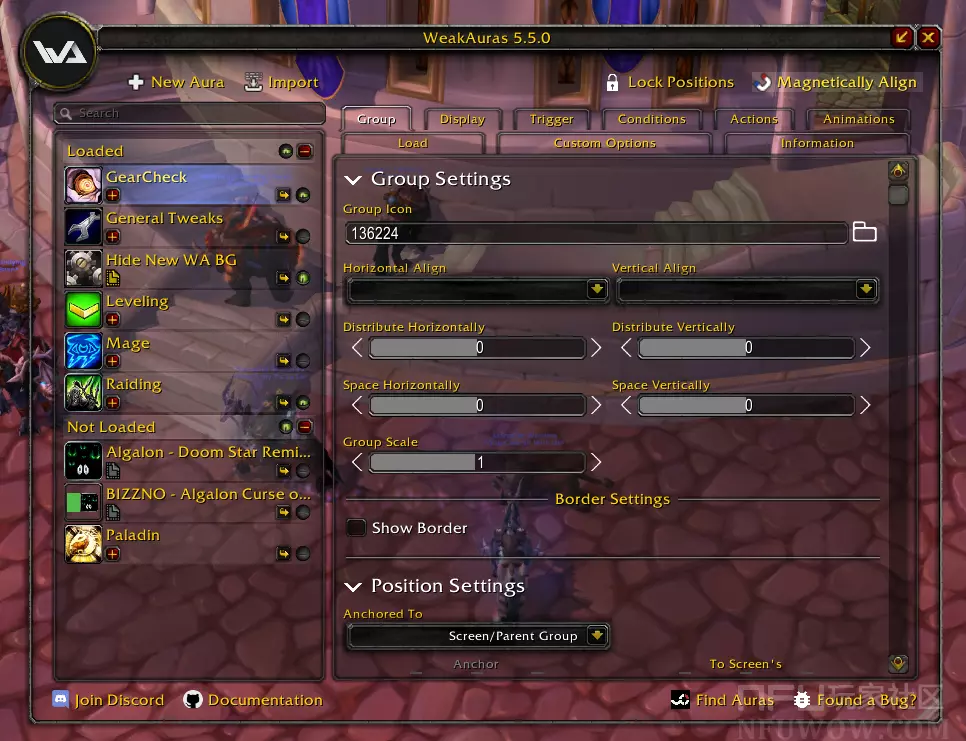
Task: Select the Paladin aura group
Action: pos(133,536)
